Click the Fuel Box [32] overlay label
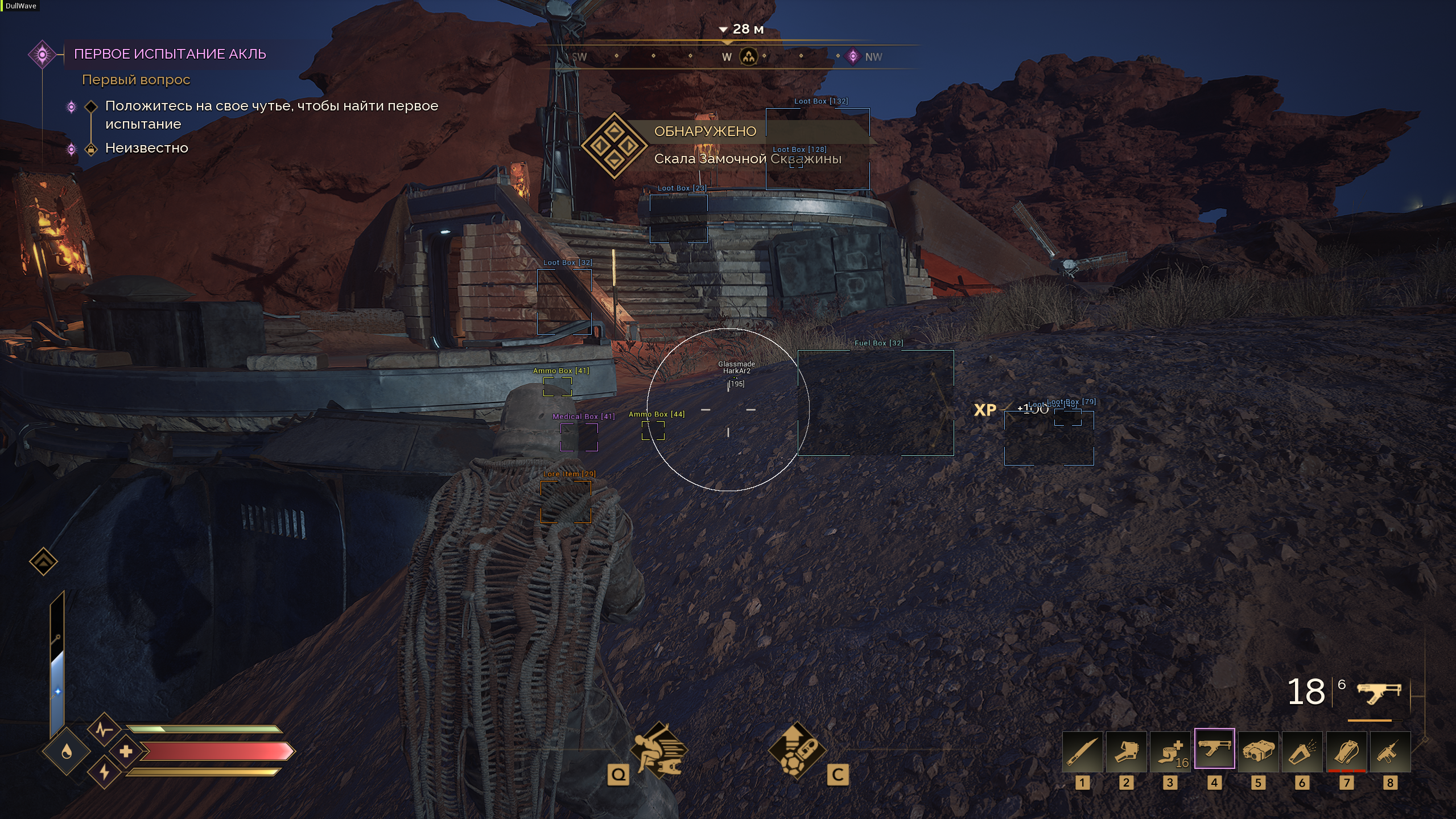1456x819 pixels. pos(878,343)
